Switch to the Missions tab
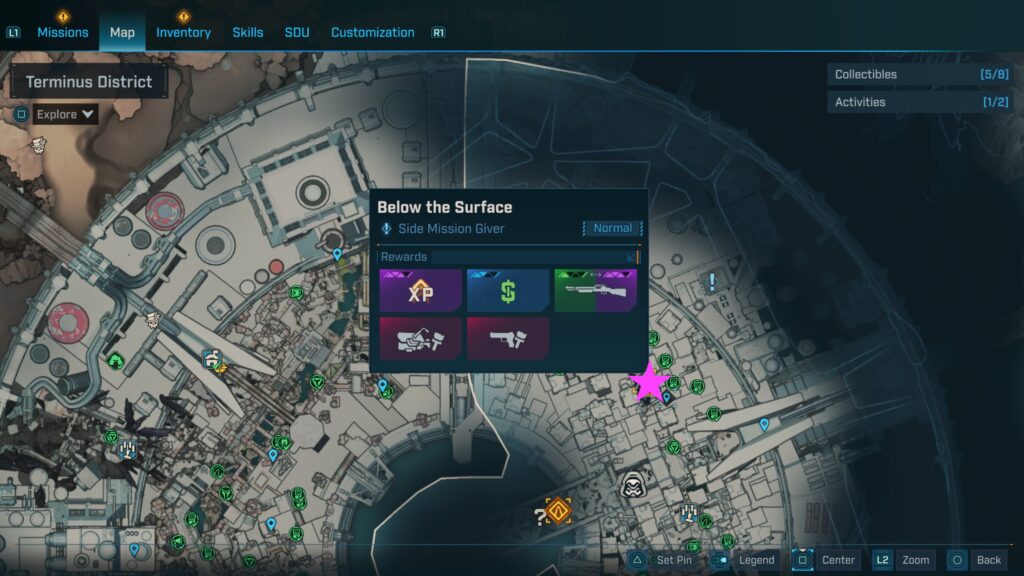1024x576 pixels. [63, 32]
